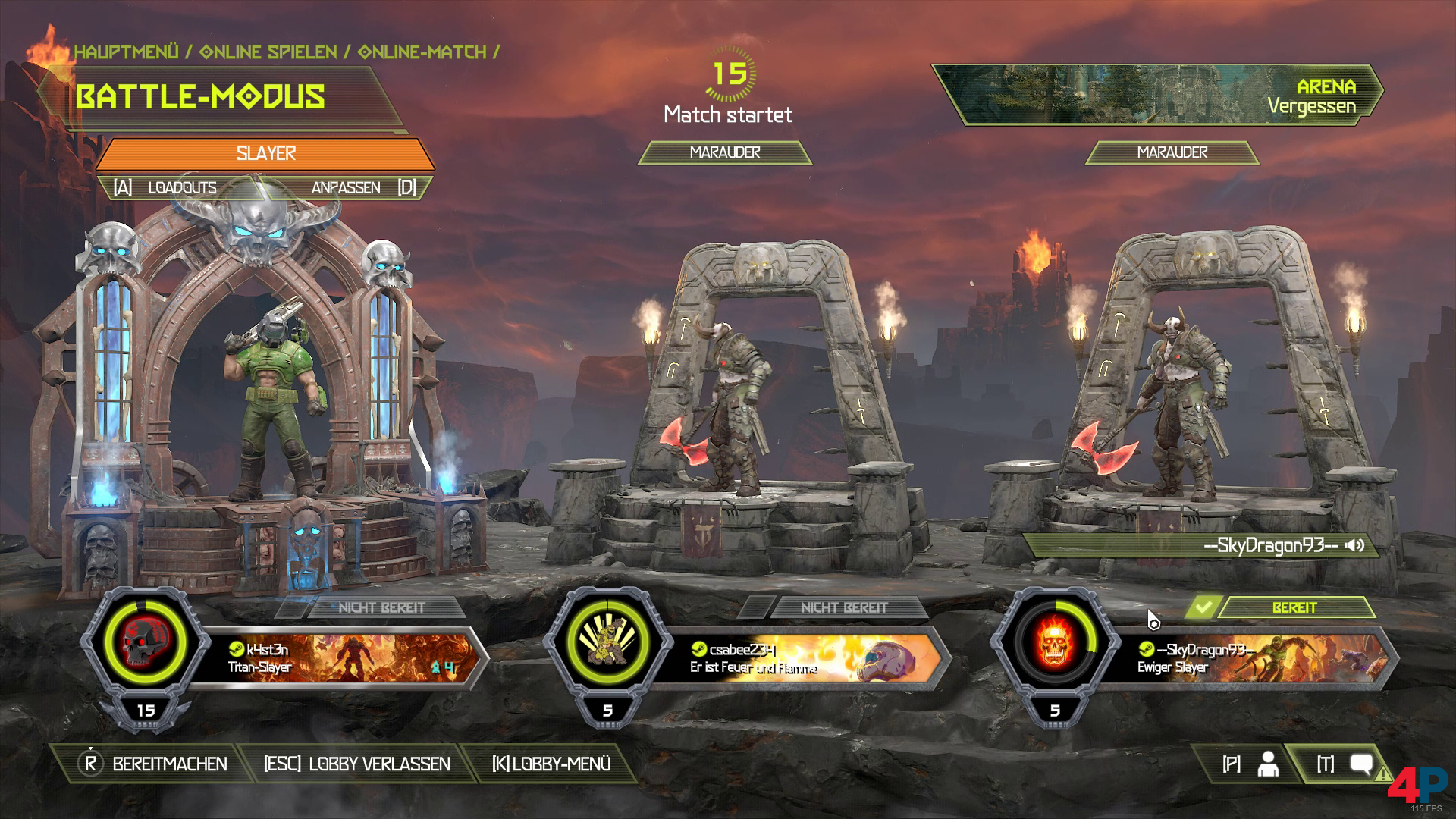Viewport: 1456px width, 819px height.
Task: Click the Arena Vergessen map panel
Action: click(1156, 94)
